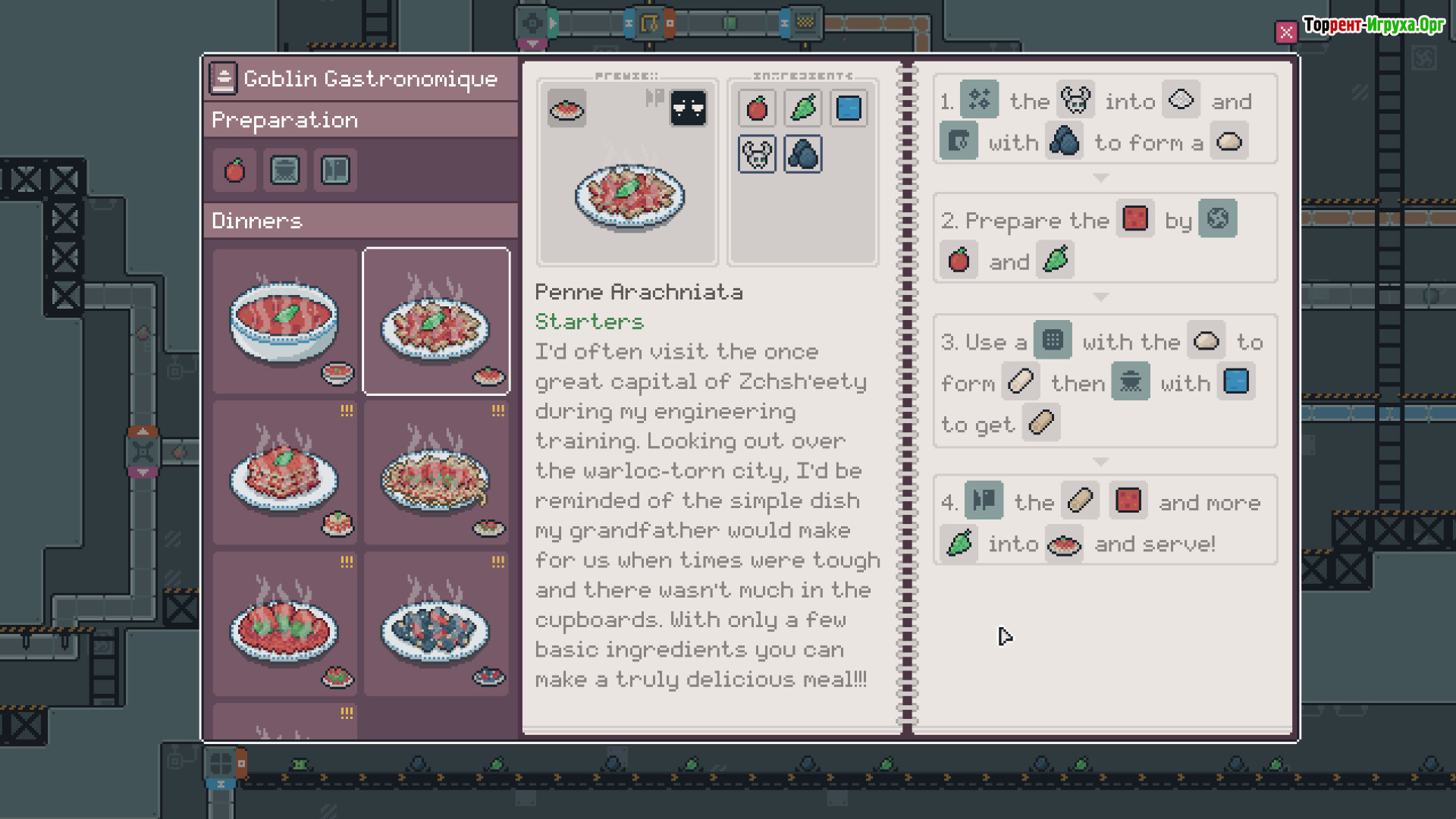Open the Dinners section header
The height and width of the screenshot is (819, 1456).
pos(361,221)
